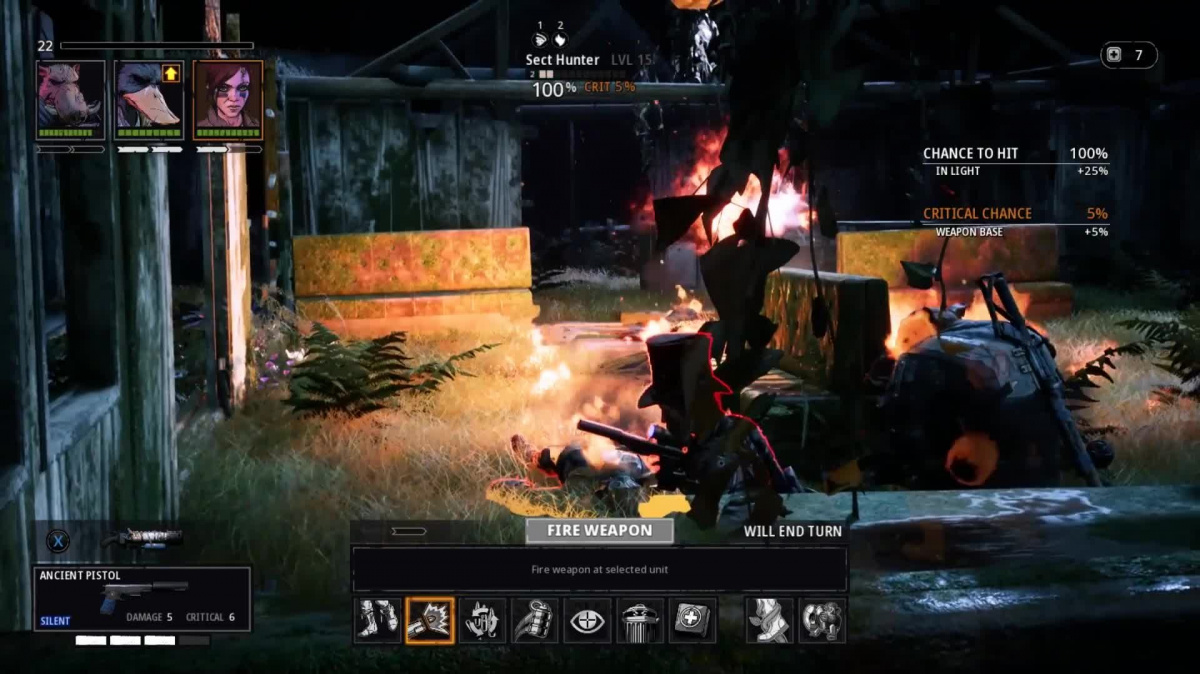Choose the highlighted fire weapon ability icon
This screenshot has height=674, width=1200.
click(x=430, y=620)
